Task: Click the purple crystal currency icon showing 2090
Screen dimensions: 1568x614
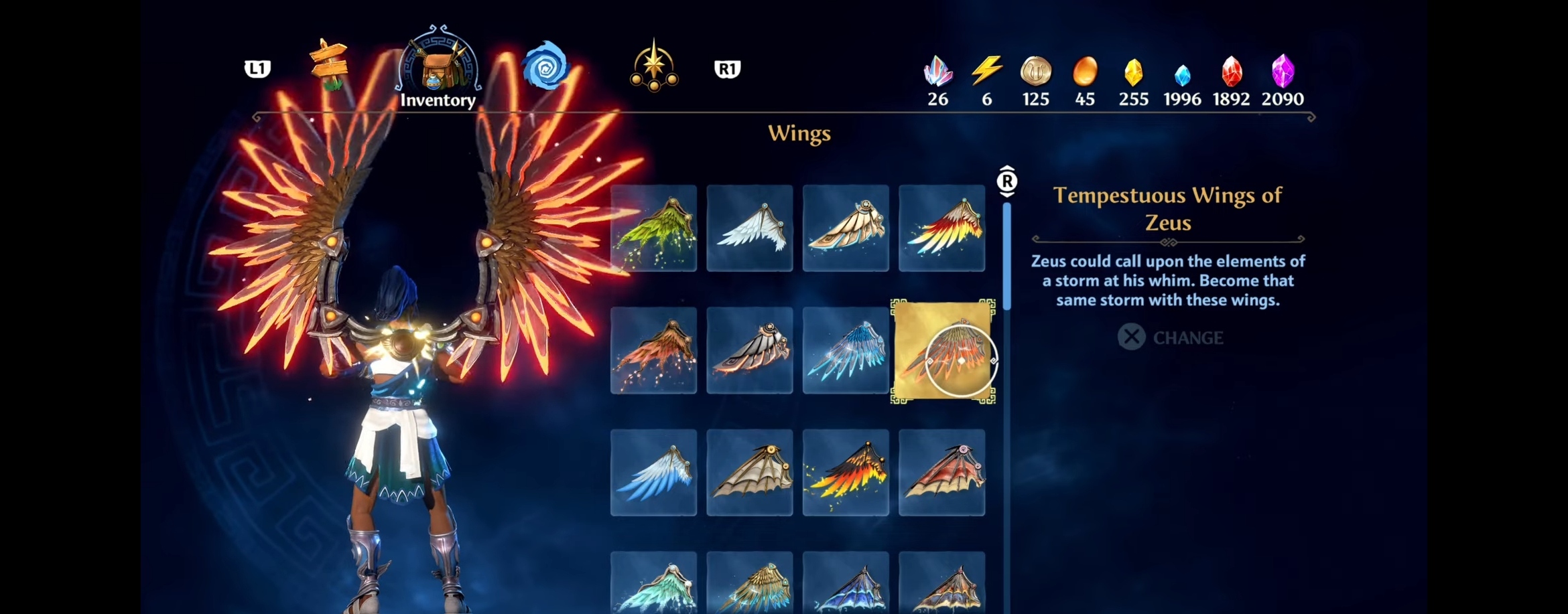Action: (1282, 70)
